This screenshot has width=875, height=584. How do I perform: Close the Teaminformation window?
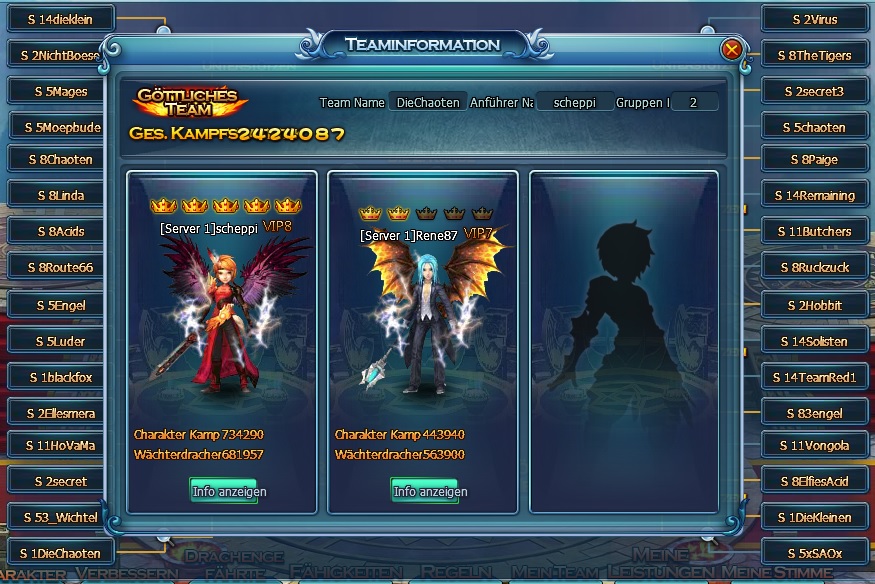pos(732,49)
